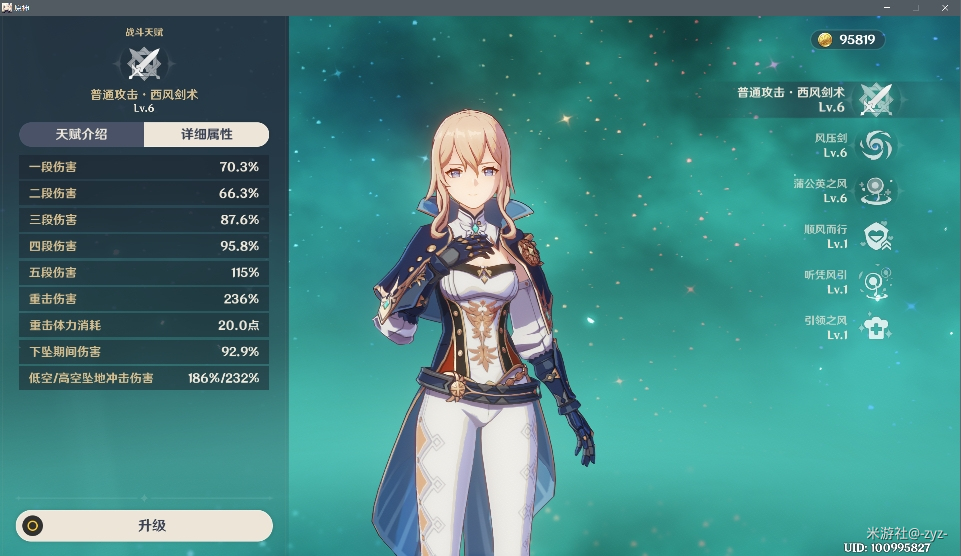Viewport: 961px width, 556px height.
Task: View the 听凭风引 passive talent
Action: pyautogui.click(x=877, y=282)
